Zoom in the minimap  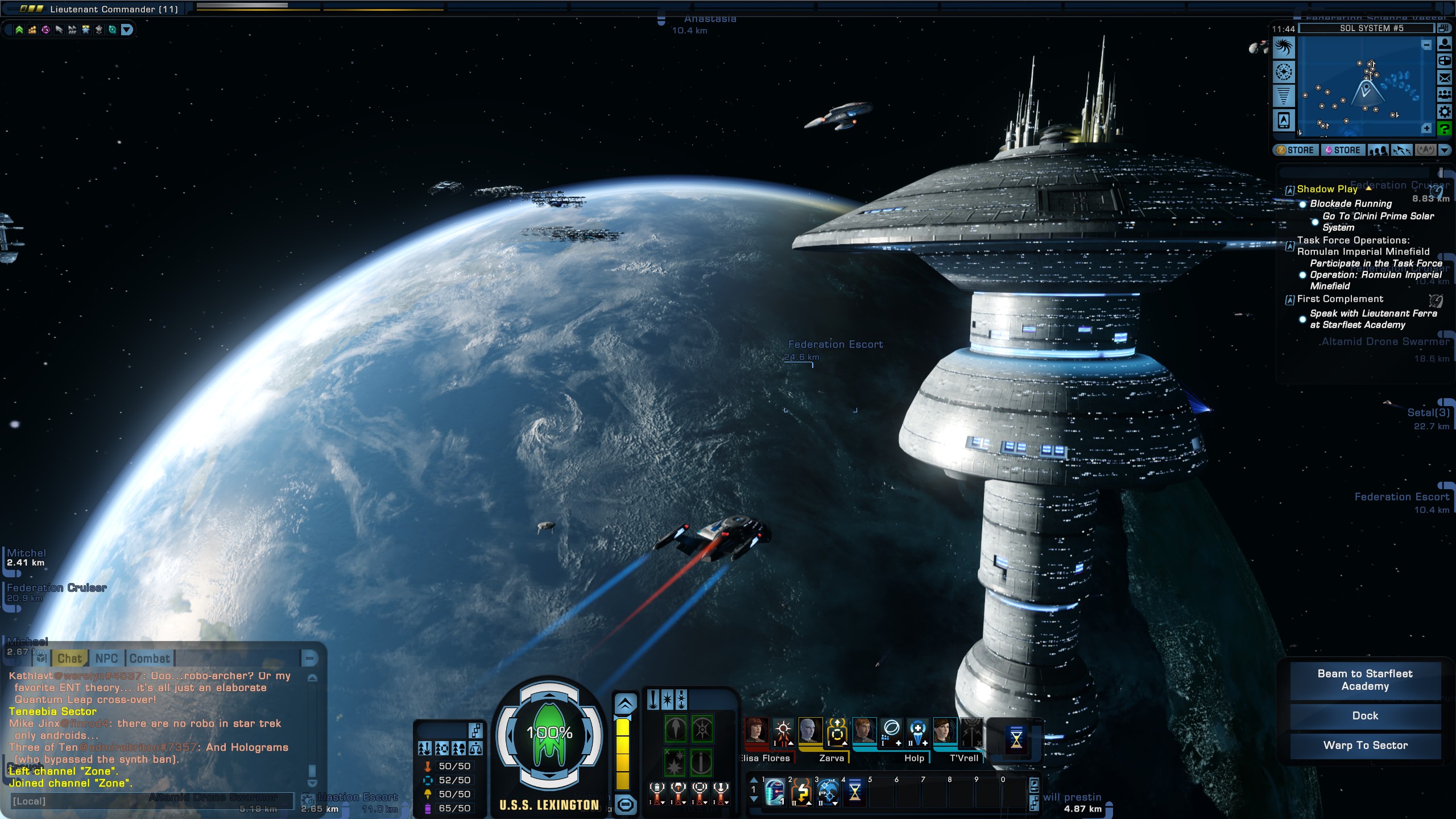coord(1426,129)
